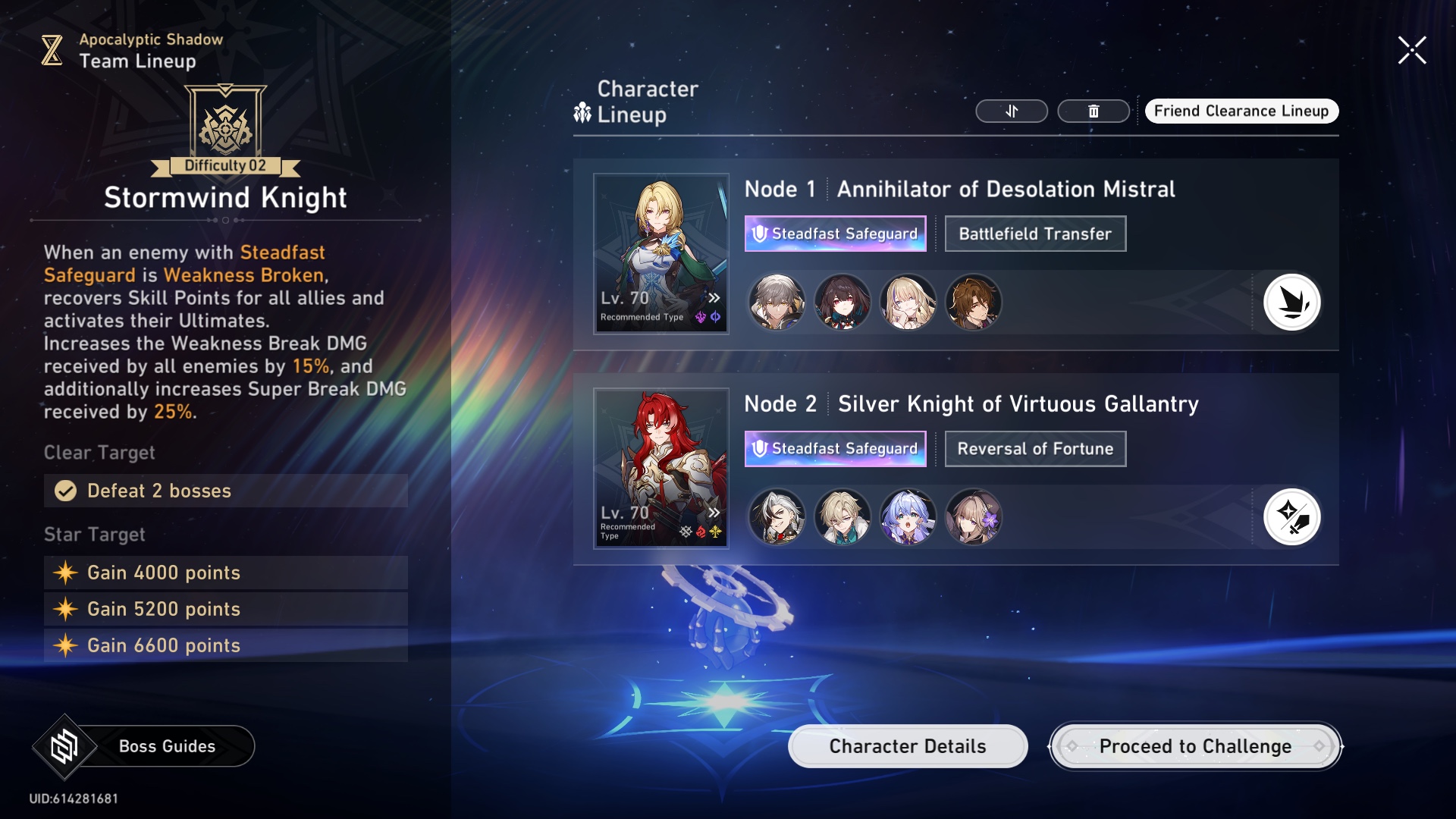Open the Character Lineup panel icon
Image resolution: width=1456 pixels, height=819 pixels.
point(581,111)
